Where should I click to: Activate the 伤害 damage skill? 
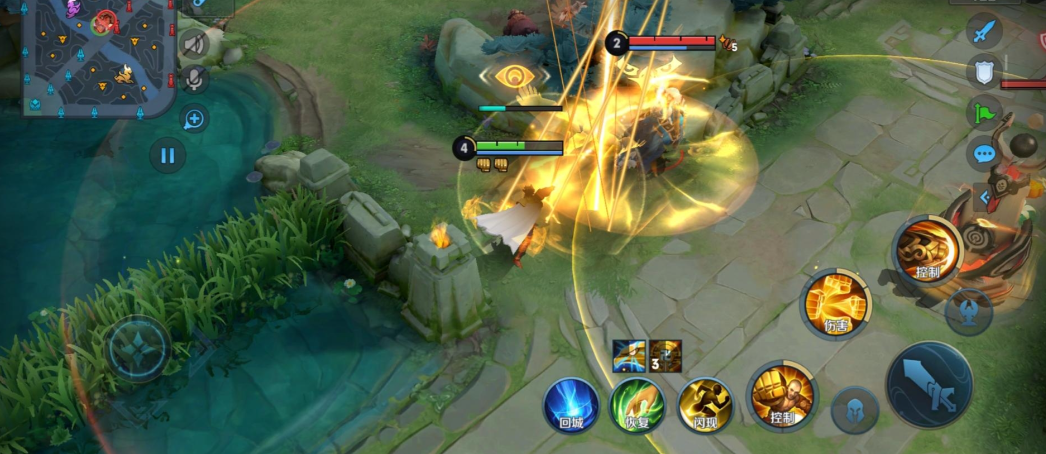835,302
